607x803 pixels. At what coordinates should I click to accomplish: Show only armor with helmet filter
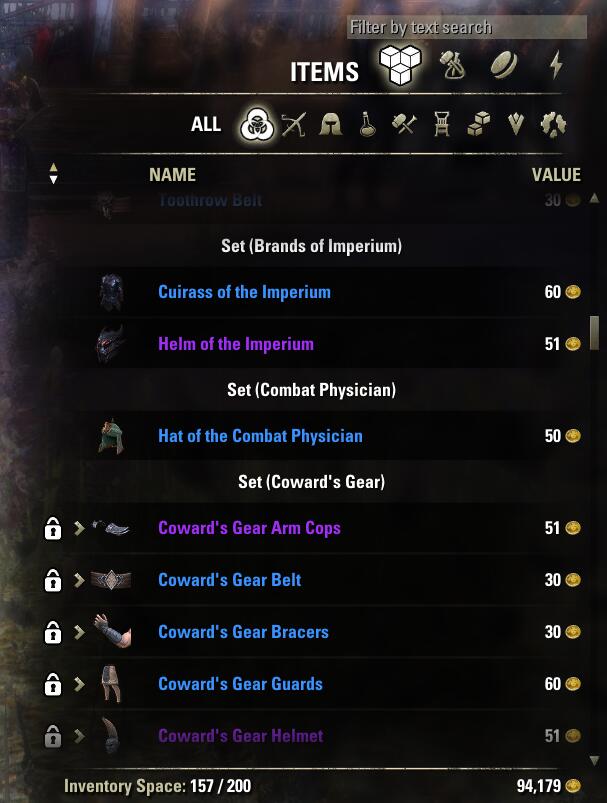330,125
